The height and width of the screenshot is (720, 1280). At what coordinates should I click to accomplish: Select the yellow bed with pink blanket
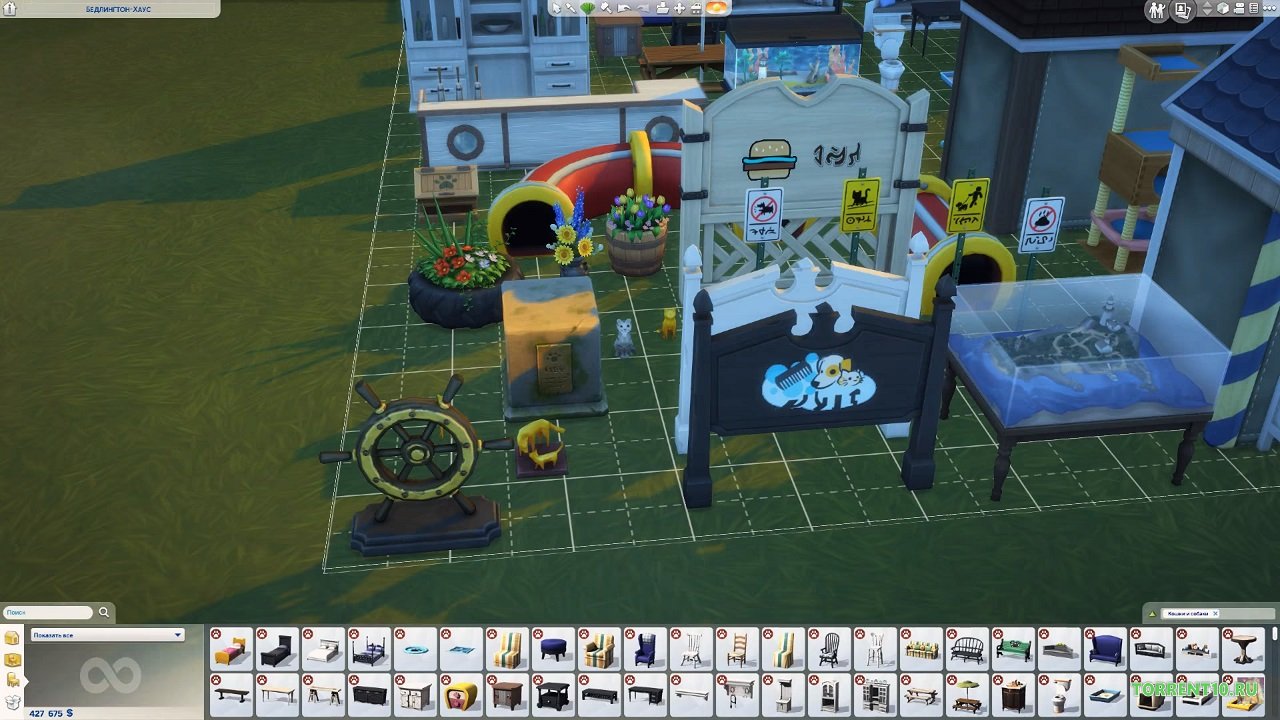tap(232, 650)
